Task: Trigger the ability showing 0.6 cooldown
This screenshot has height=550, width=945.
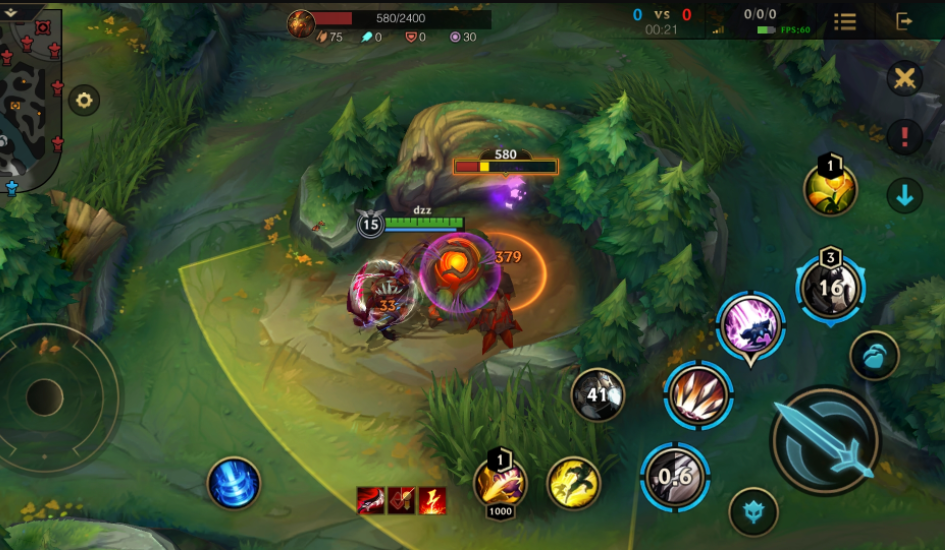Action: click(x=675, y=477)
